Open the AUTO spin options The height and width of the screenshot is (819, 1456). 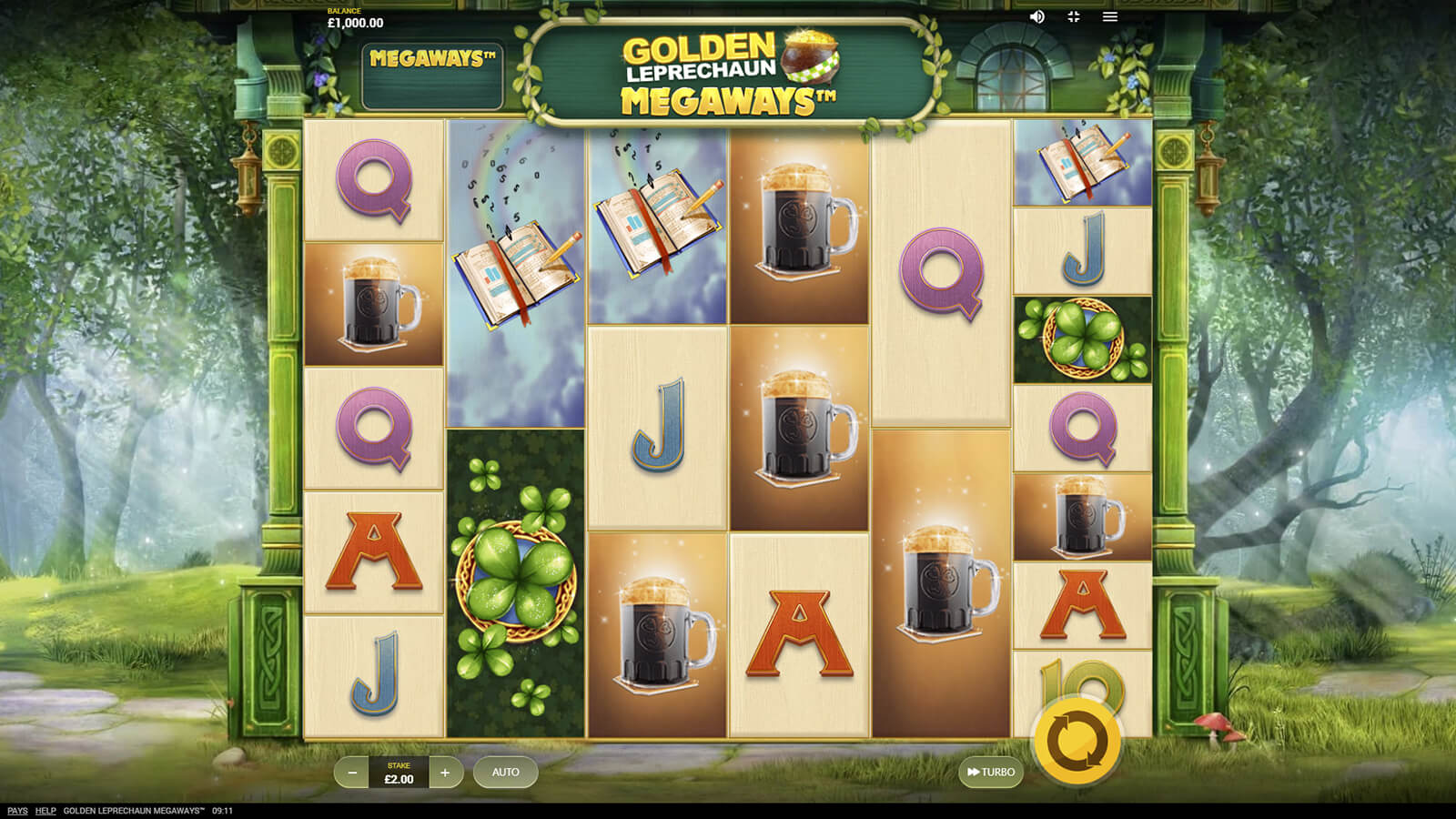[505, 773]
